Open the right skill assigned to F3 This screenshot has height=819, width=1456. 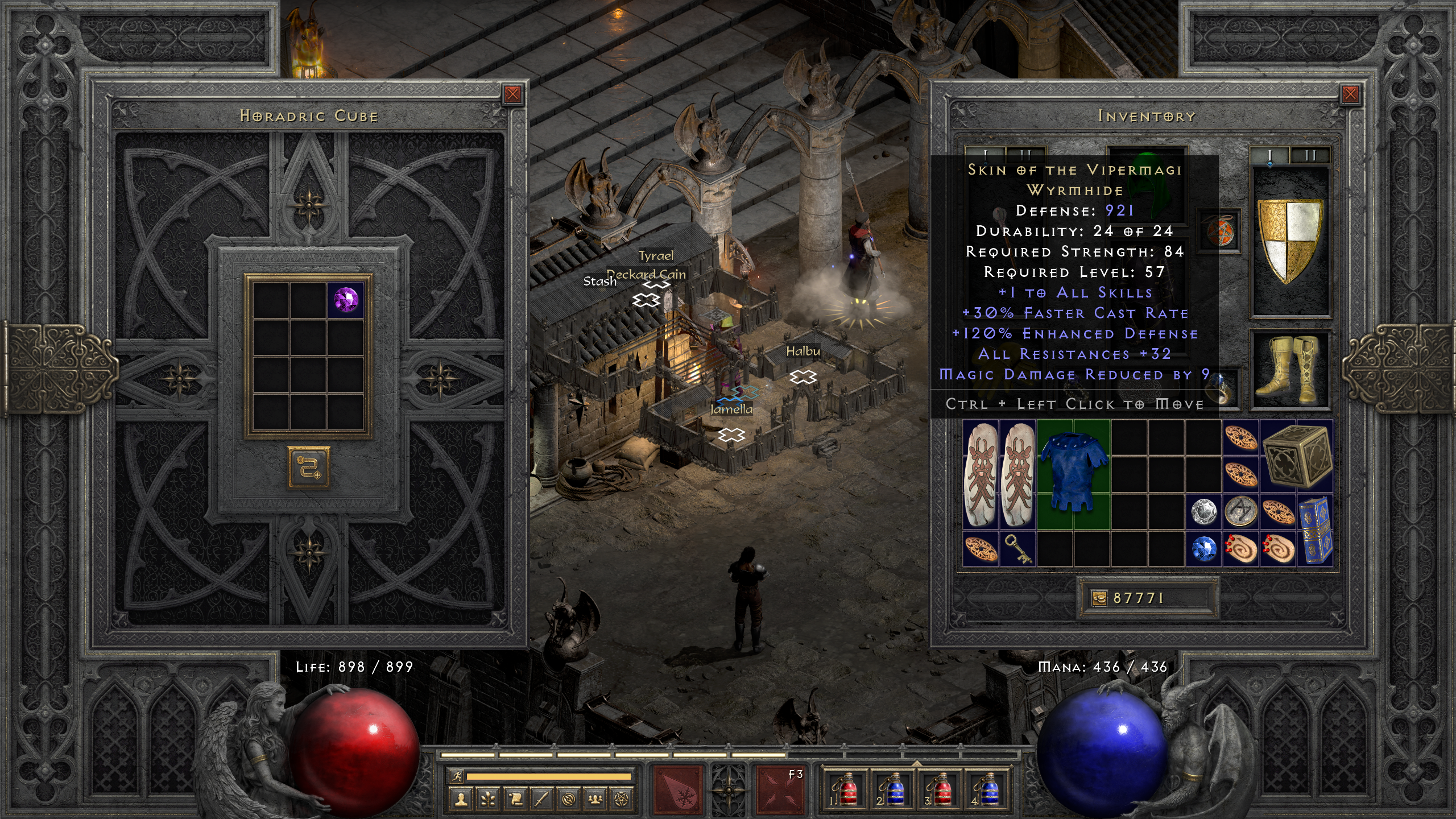pos(780,789)
